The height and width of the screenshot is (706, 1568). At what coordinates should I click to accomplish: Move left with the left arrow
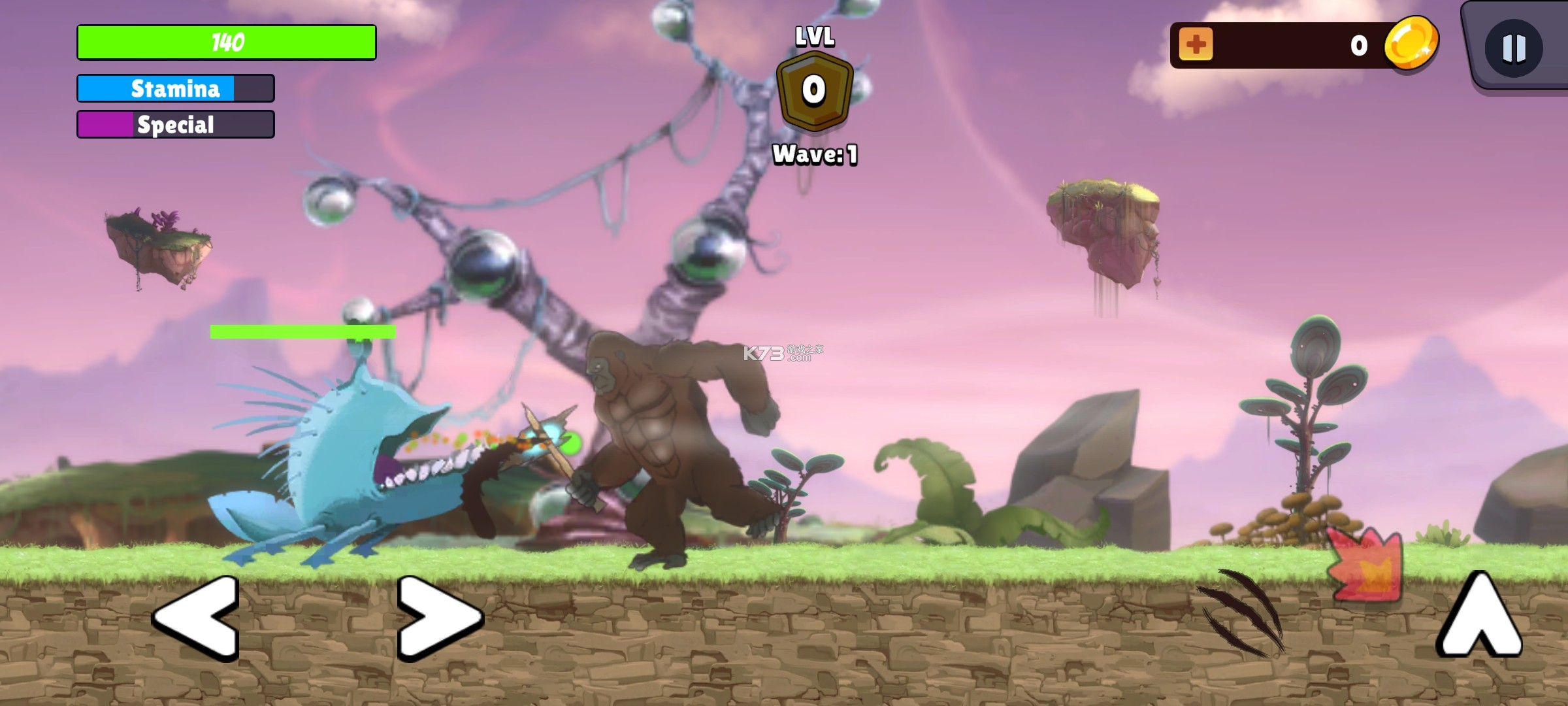[x=196, y=617]
